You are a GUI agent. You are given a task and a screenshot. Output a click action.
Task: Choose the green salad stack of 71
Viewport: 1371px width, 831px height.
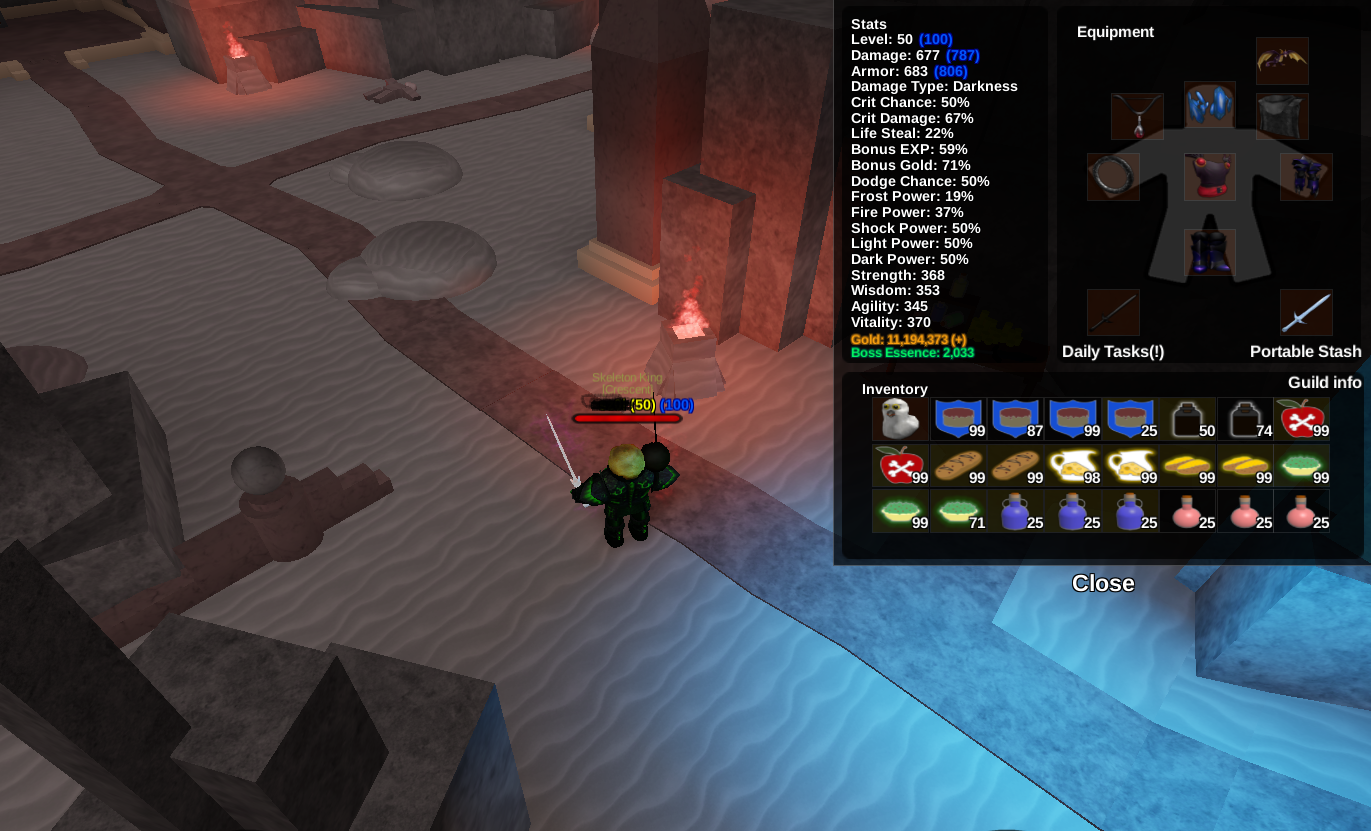click(958, 510)
